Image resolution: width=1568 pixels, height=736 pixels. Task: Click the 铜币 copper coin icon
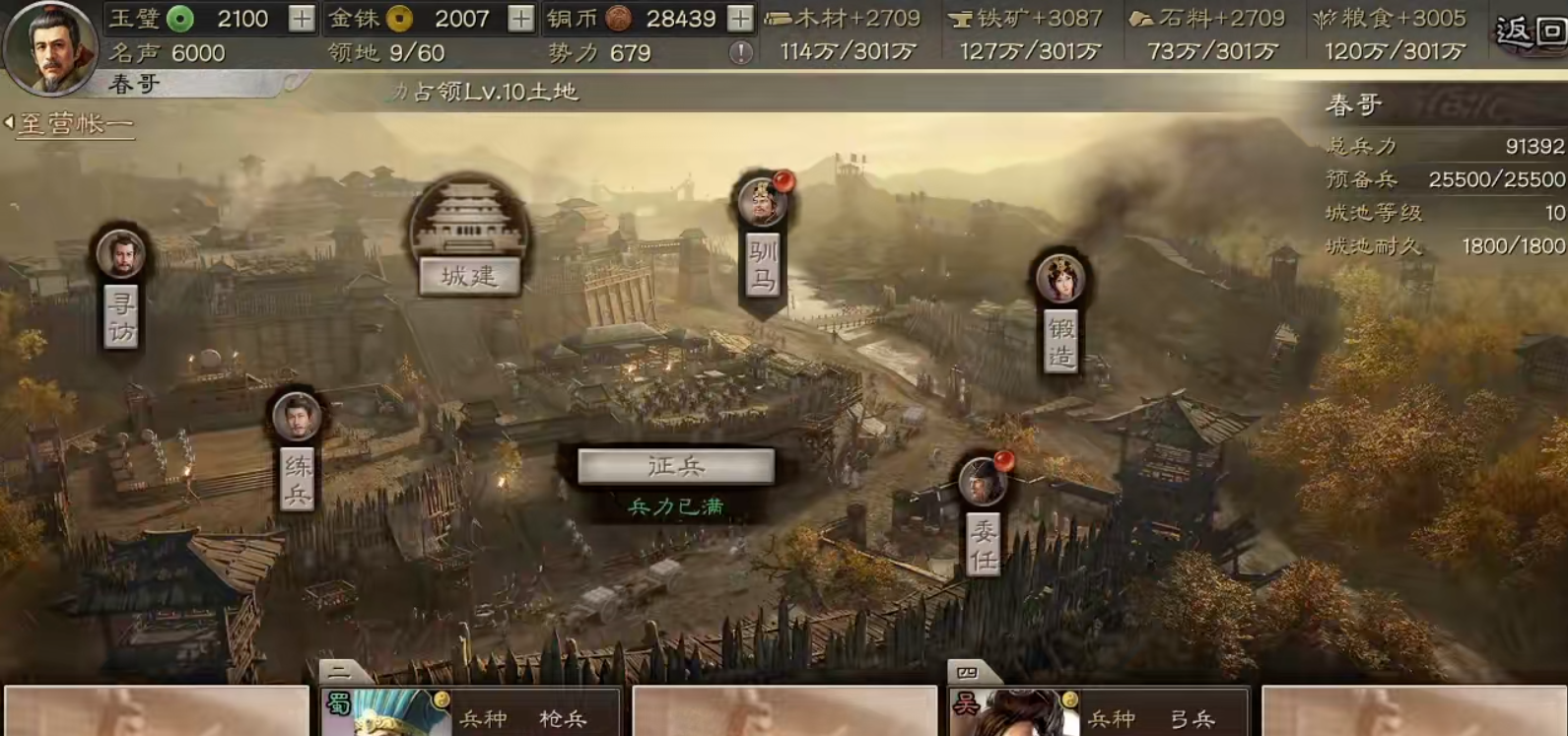(617, 18)
